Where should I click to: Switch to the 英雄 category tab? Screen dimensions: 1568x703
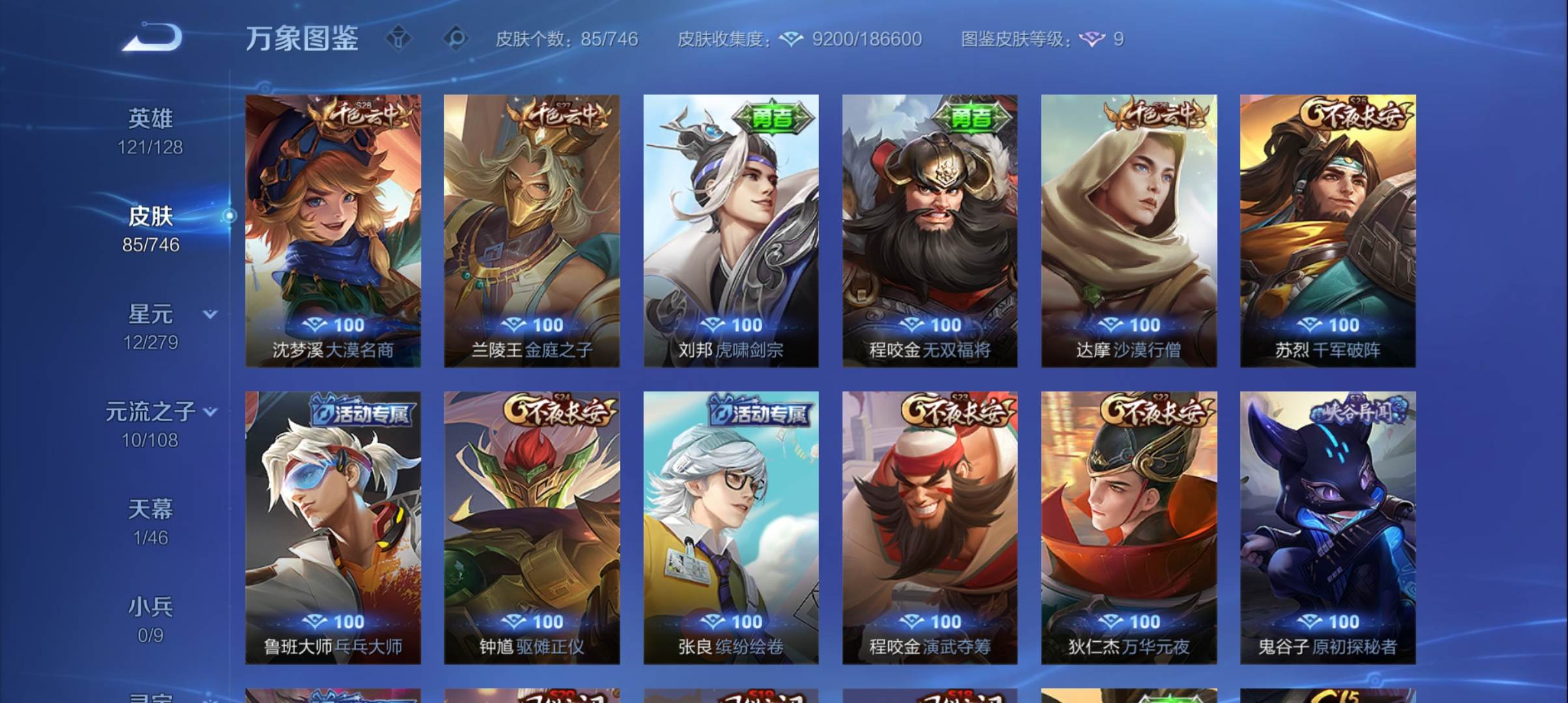click(x=150, y=118)
